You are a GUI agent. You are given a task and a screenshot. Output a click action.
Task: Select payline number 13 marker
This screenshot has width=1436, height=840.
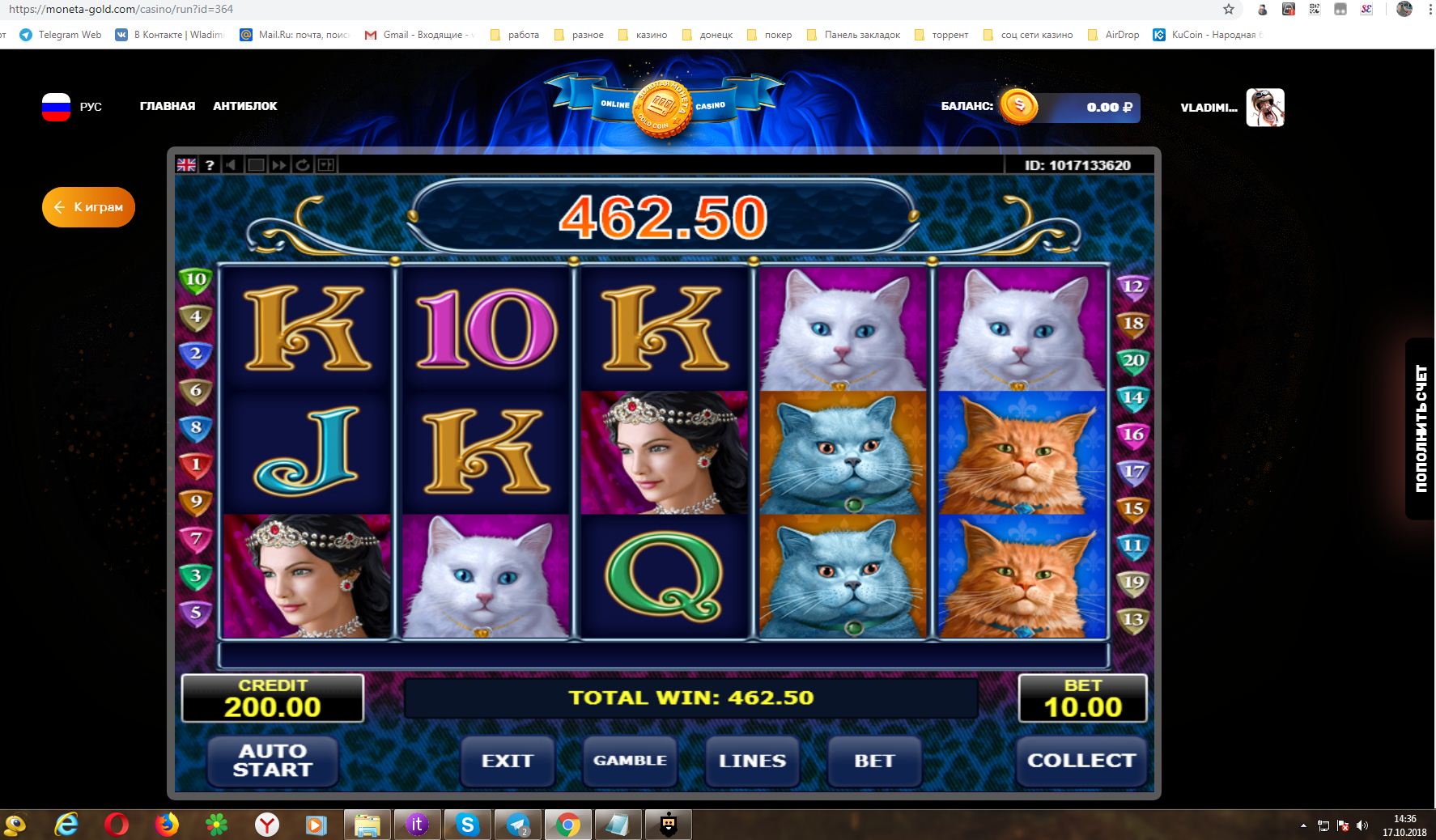(1132, 620)
